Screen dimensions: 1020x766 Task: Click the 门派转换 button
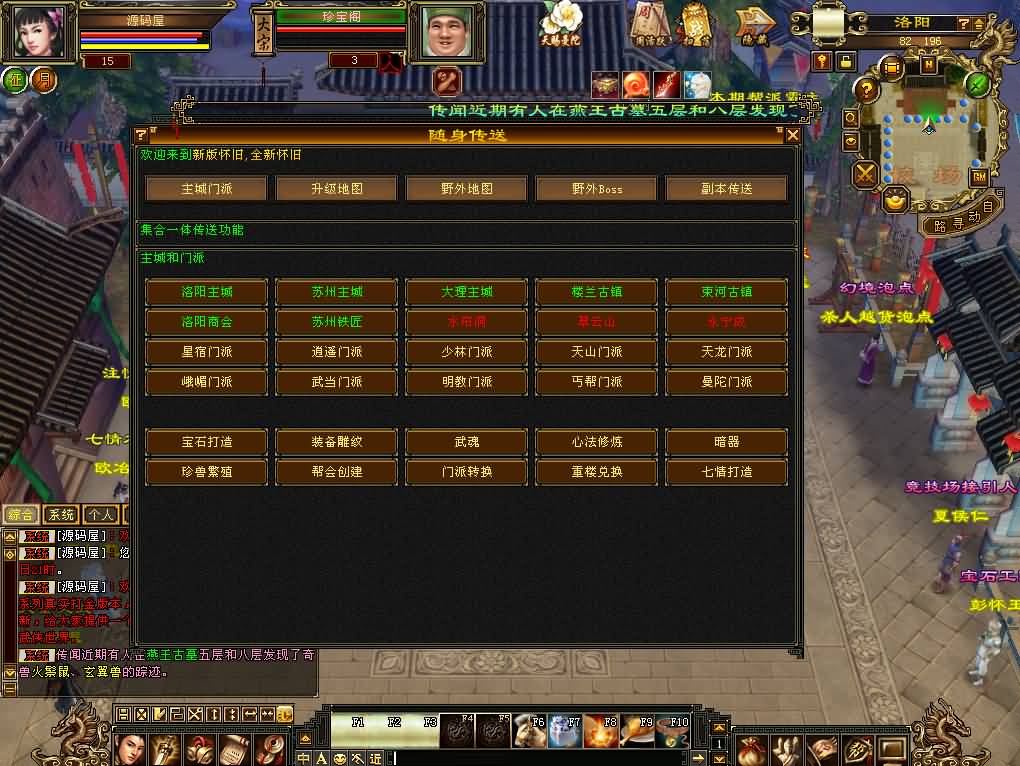click(466, 471)
